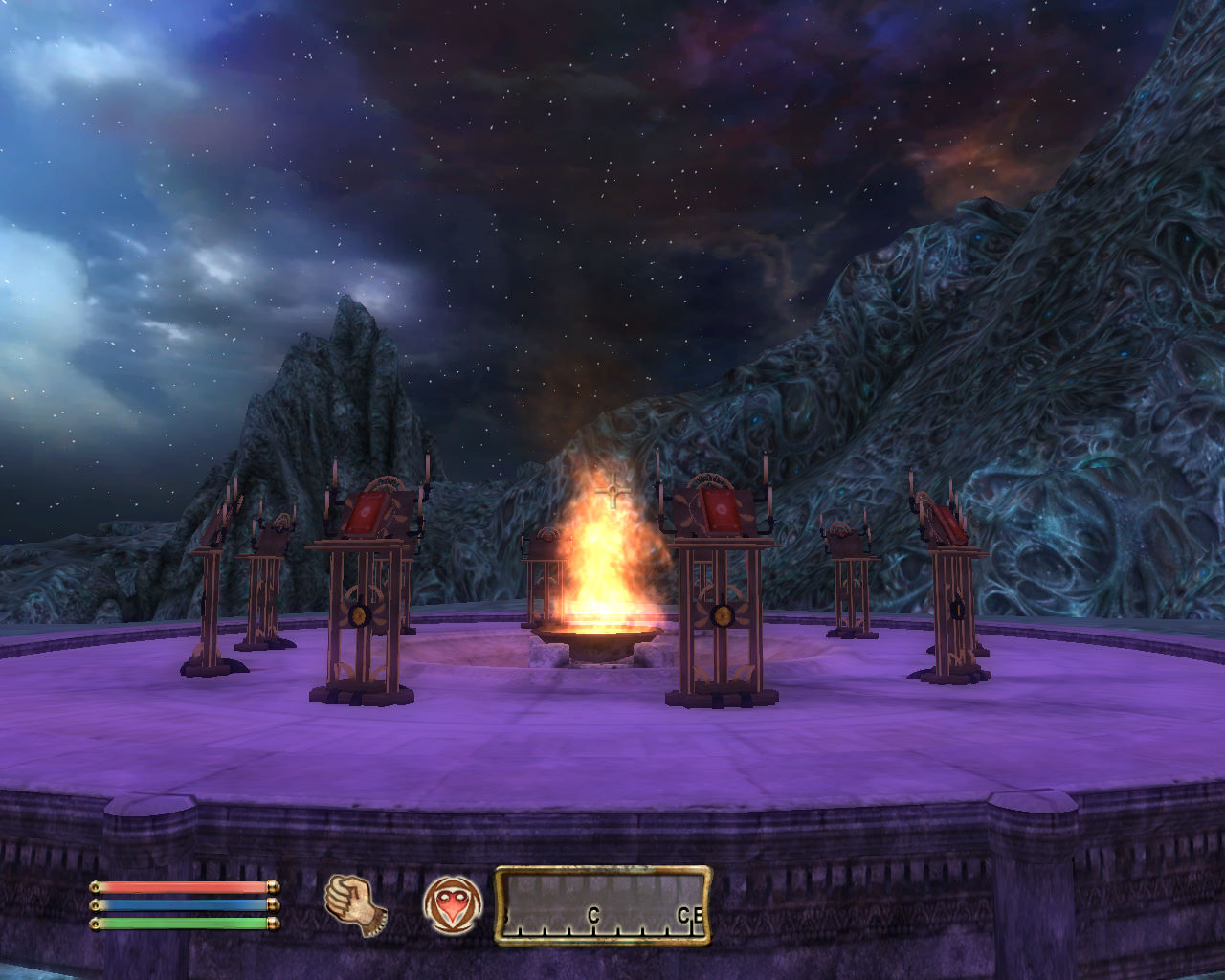
Task: Click the fist weapon icon
Action: [354, 903]
